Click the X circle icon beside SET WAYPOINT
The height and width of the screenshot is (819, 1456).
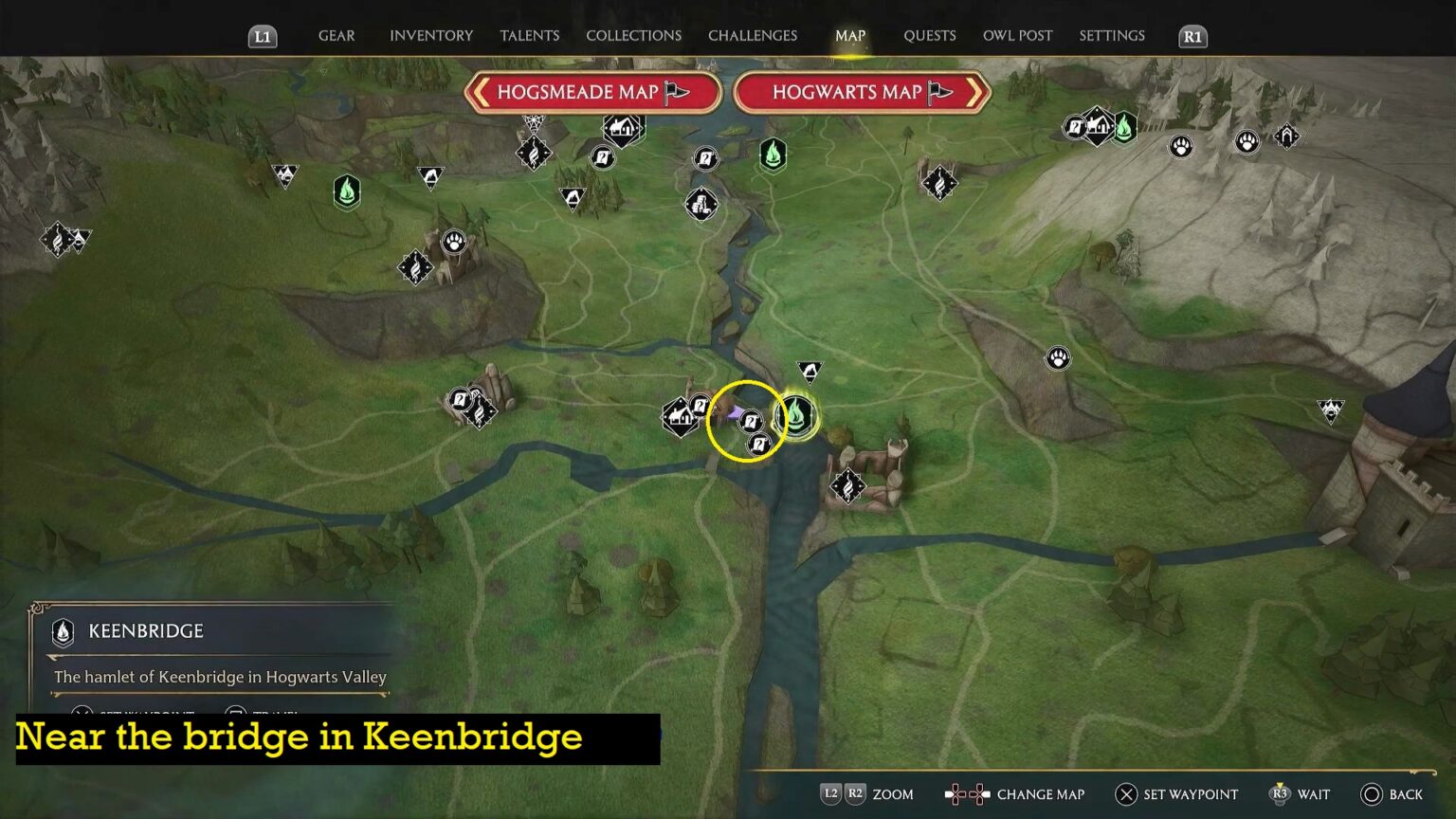tap(1124, 794)
